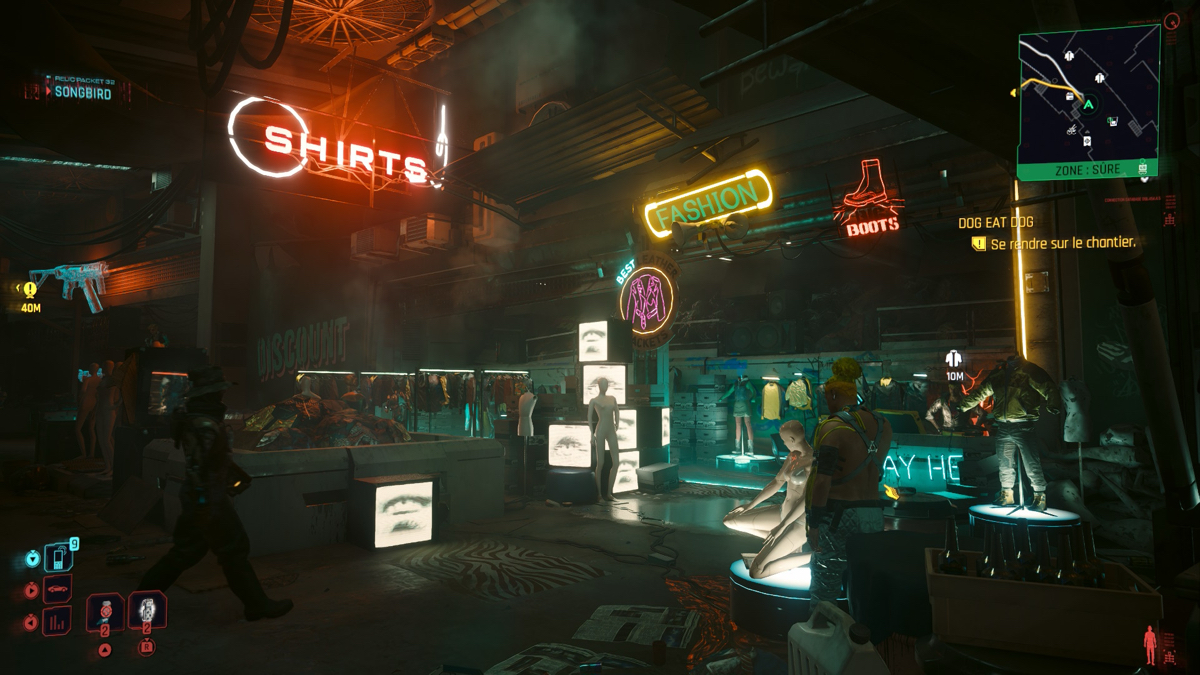This screenshot has height=675, width=1200.
Task: Click the clothing shop marker at 10M
Action: (x=954, y=359)
